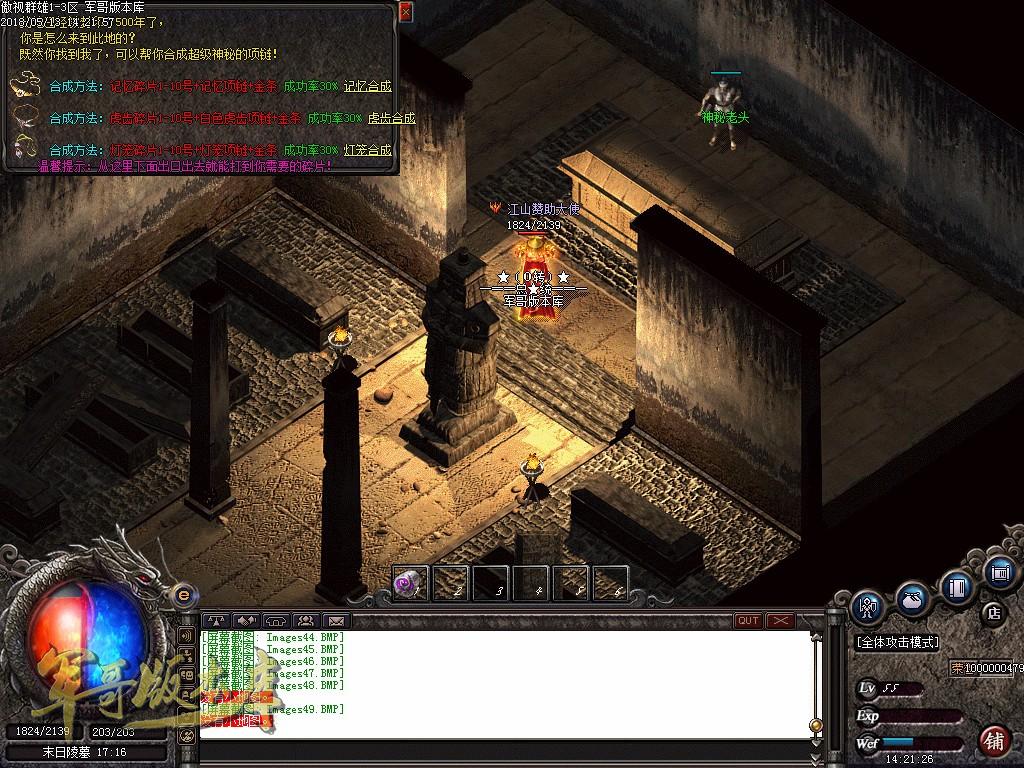Click the red X button above chat

(780, 621)
